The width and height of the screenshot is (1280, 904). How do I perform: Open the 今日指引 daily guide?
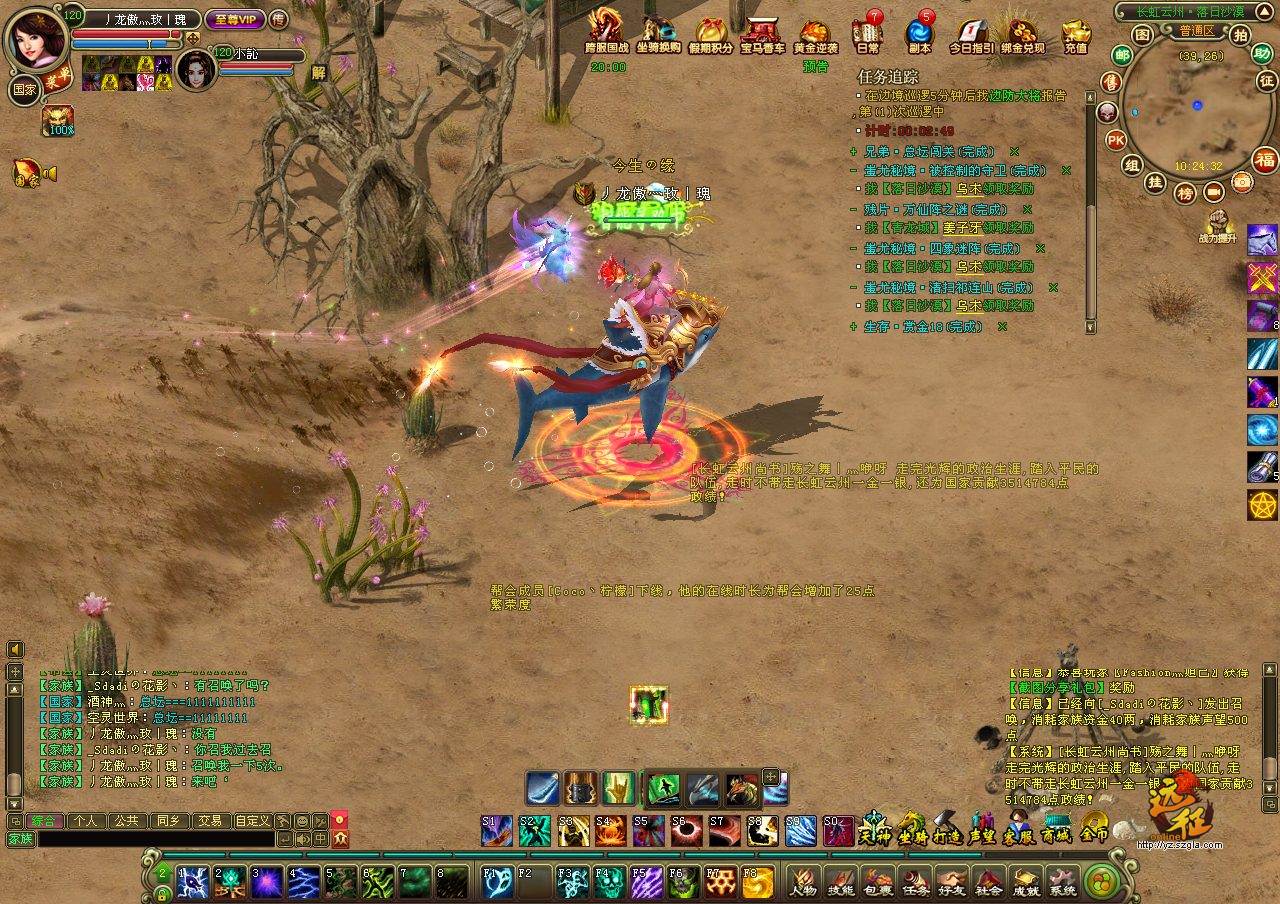pos(971,33)
